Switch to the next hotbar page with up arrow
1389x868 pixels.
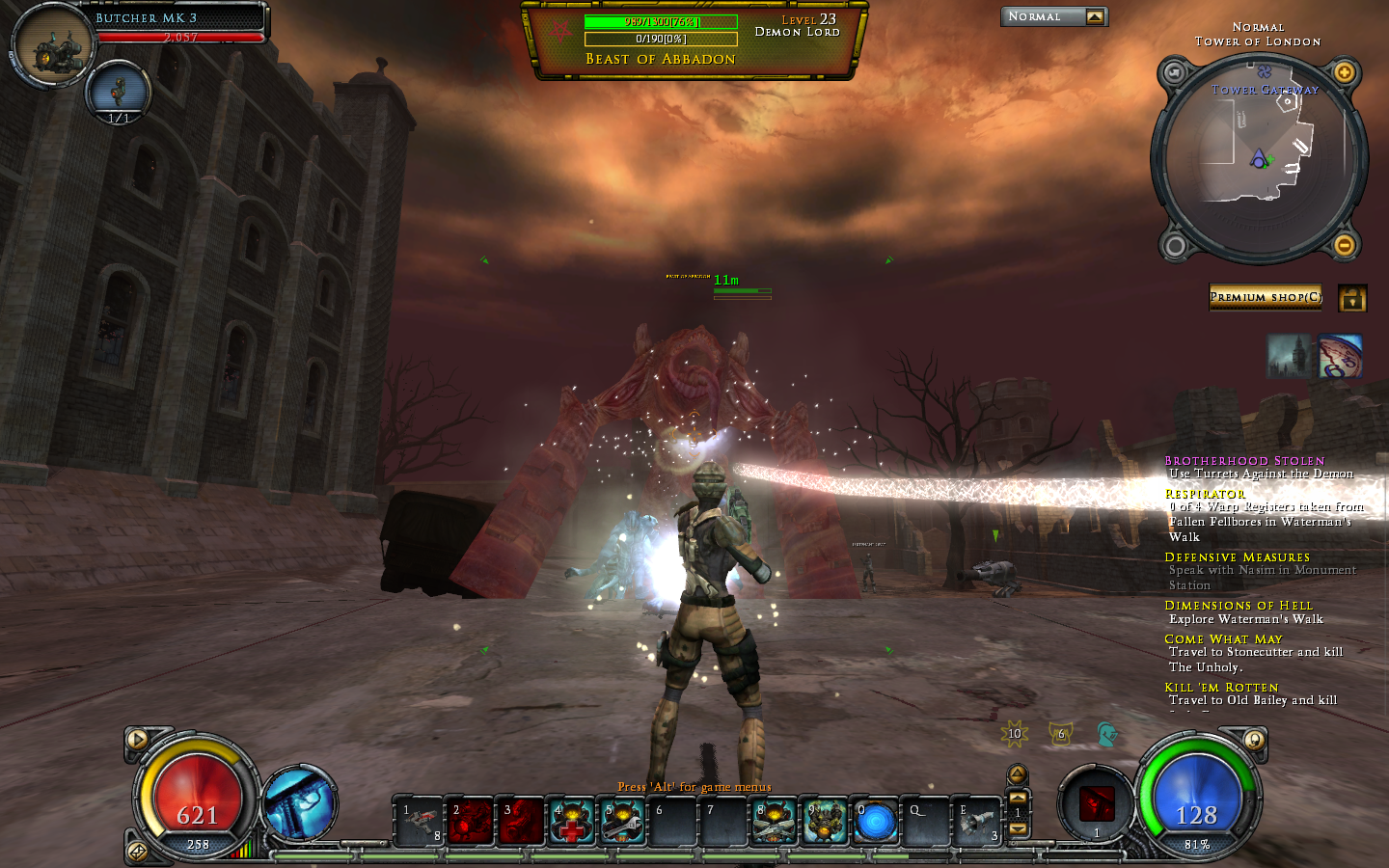click(1018, 797)
